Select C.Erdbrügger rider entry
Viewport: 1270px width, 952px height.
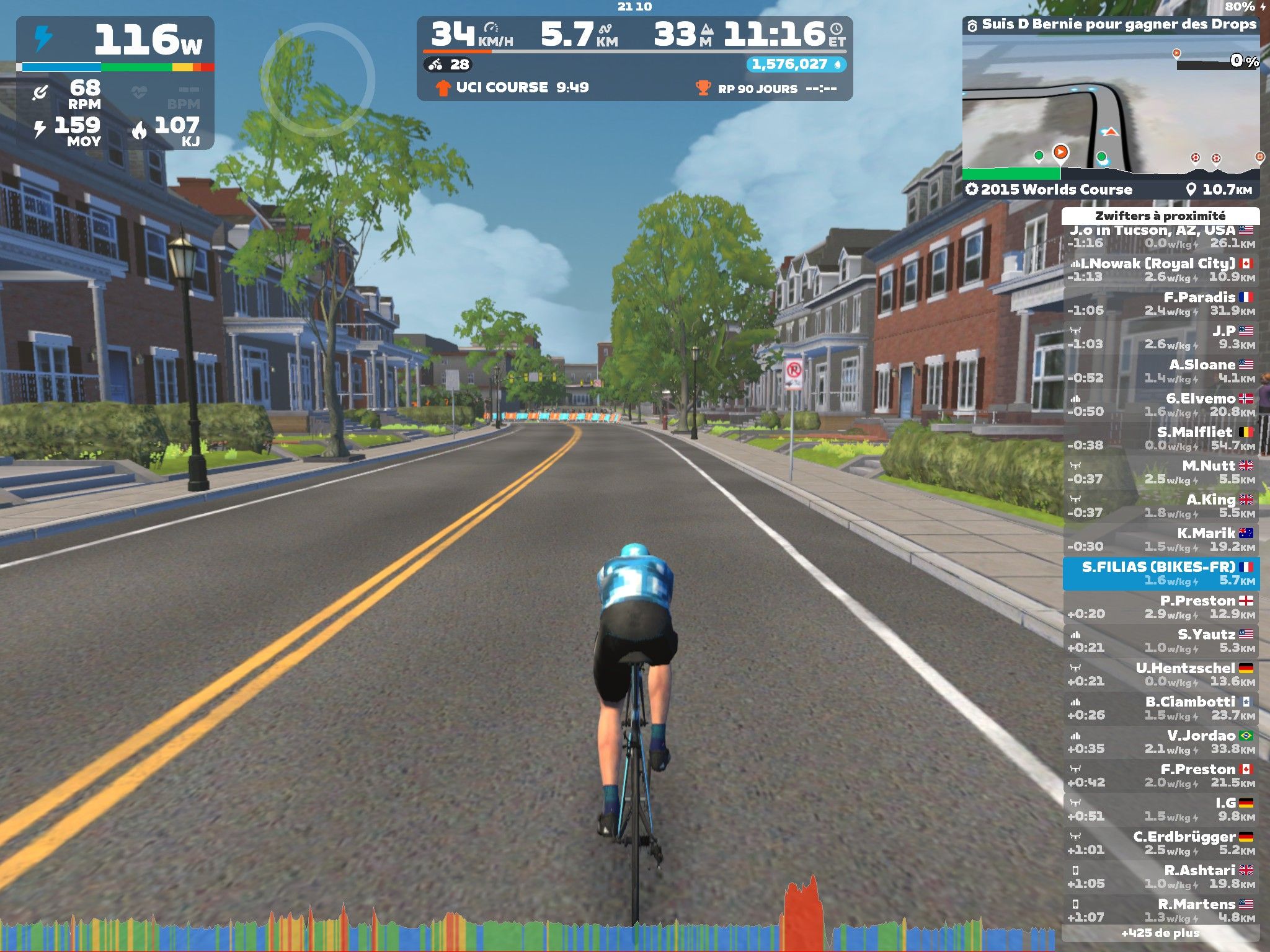[x=1161, y=843]
